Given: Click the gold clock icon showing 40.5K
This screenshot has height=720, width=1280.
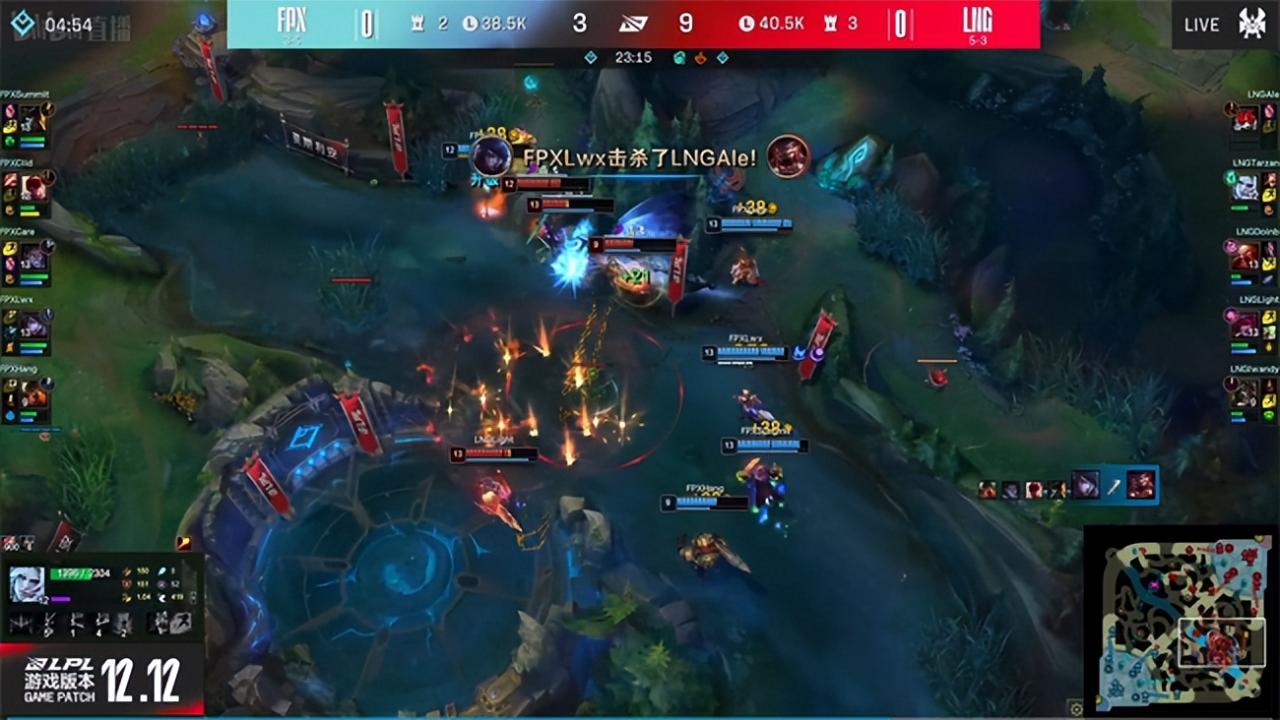Looking at the screenshot, I should pyautogui.click(x=745, y=23).
